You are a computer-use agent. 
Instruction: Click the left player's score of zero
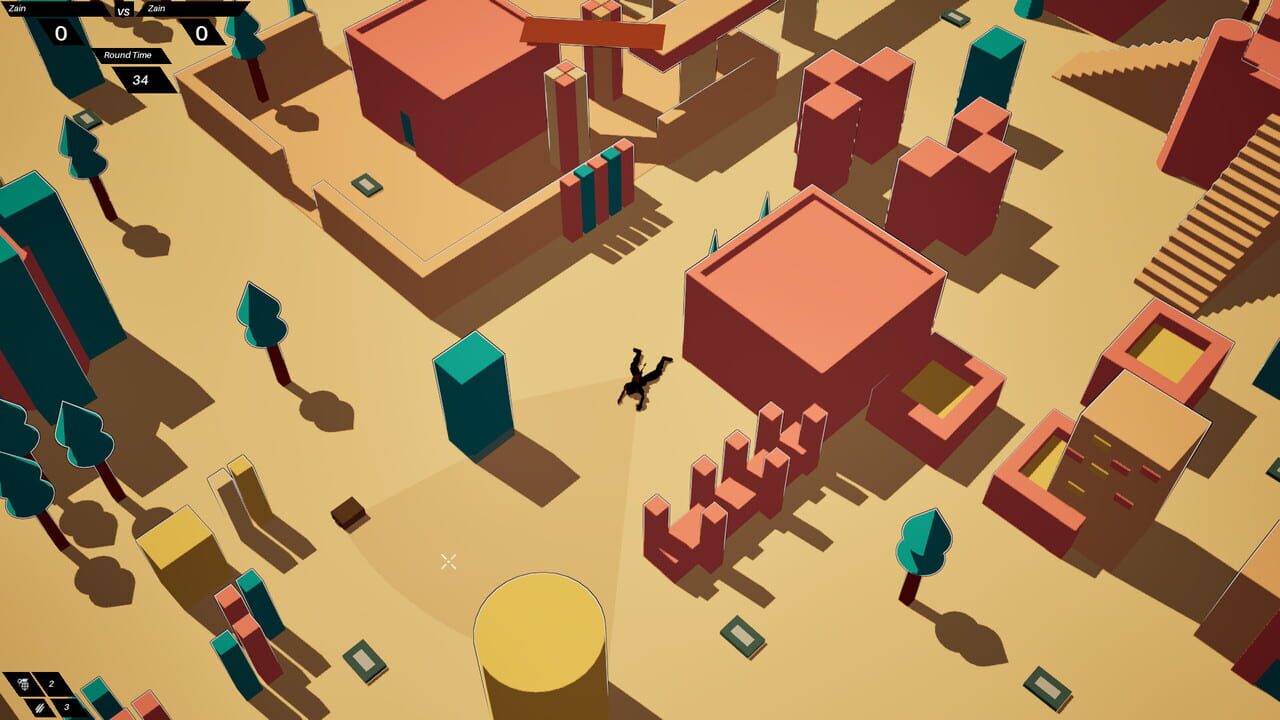pyautogui.click(x=60, y=33)
